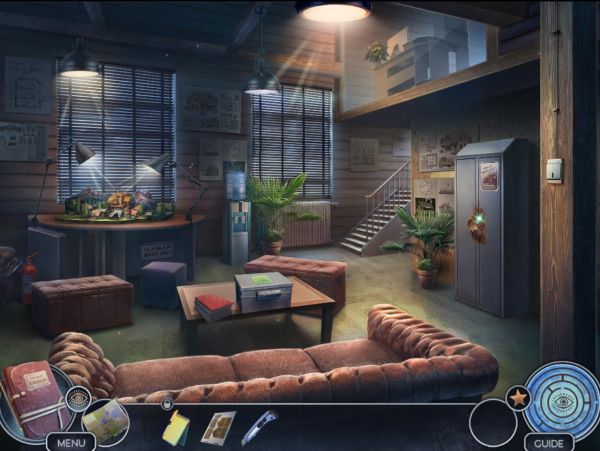Viewport: 600px width, 451px height.
Task: Open the red journal book
Action: (32, 400)
